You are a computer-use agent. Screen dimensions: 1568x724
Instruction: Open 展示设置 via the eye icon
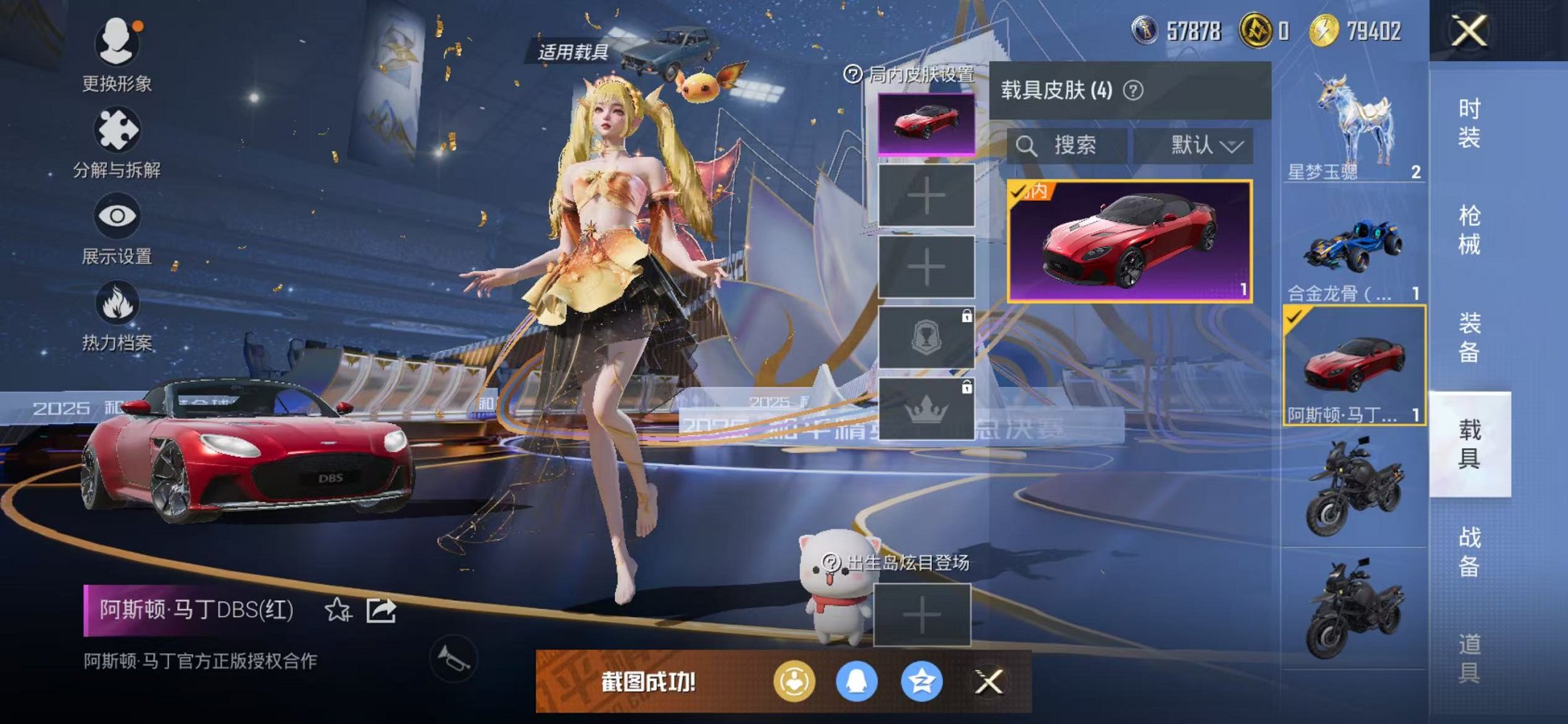click(x=117, y=216)
